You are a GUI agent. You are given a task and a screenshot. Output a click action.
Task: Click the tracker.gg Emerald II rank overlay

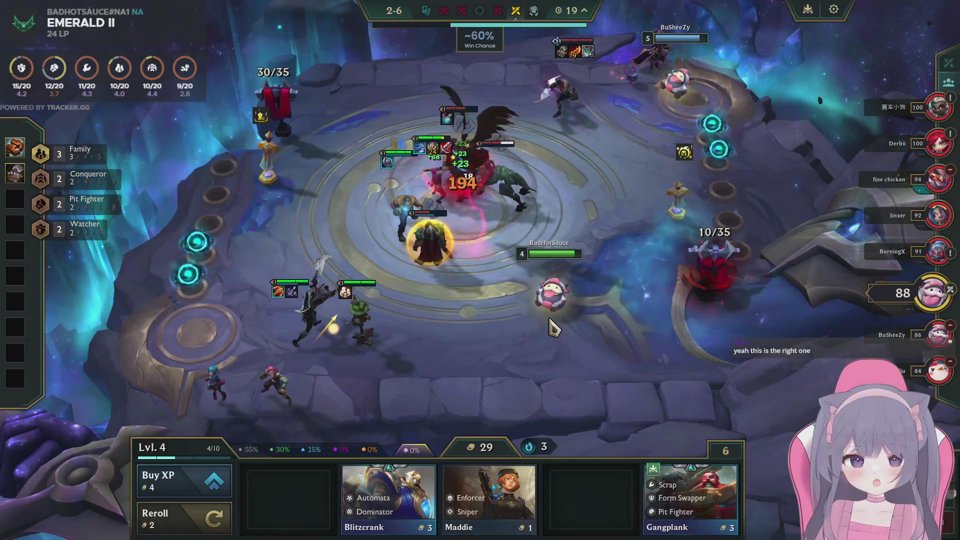80,22
